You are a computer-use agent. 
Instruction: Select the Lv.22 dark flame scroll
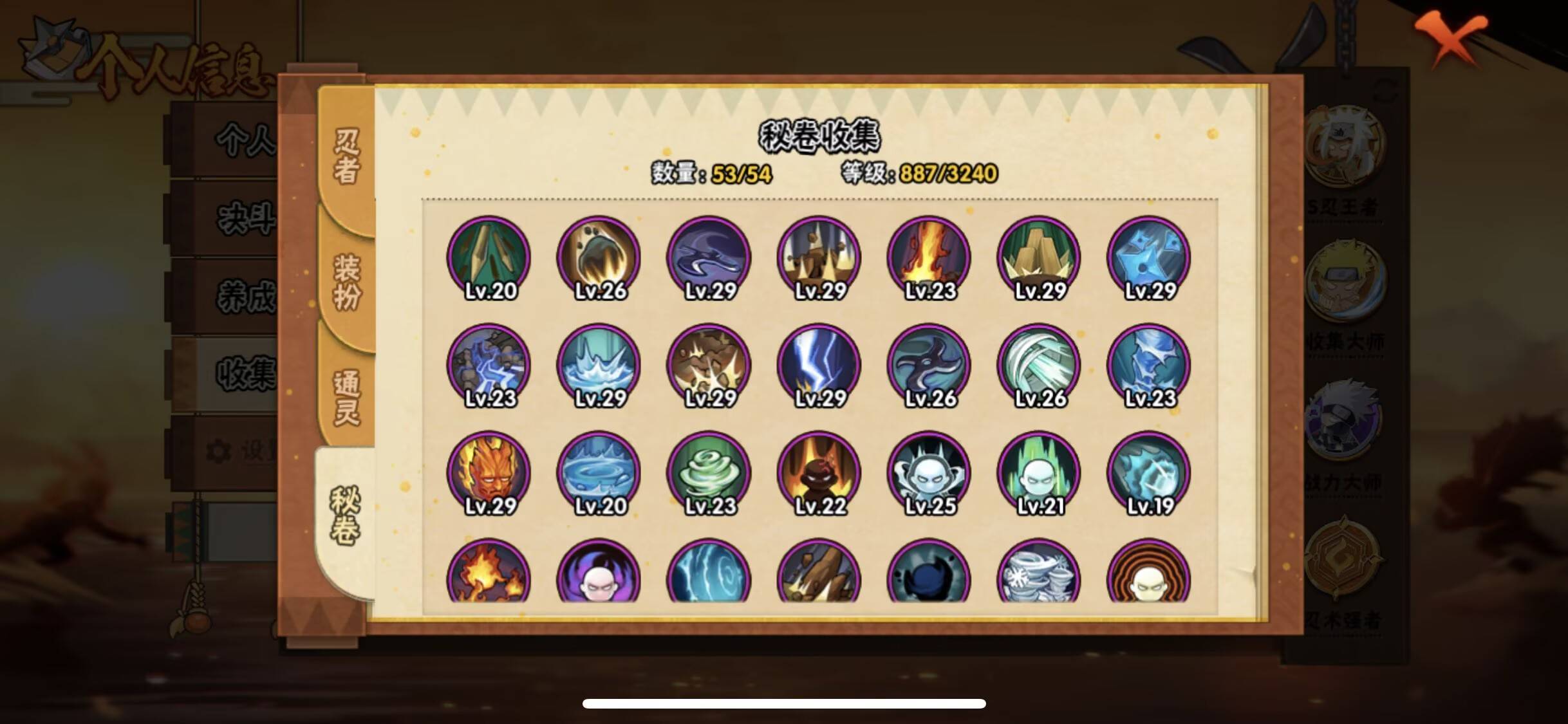tap(817, 472)
